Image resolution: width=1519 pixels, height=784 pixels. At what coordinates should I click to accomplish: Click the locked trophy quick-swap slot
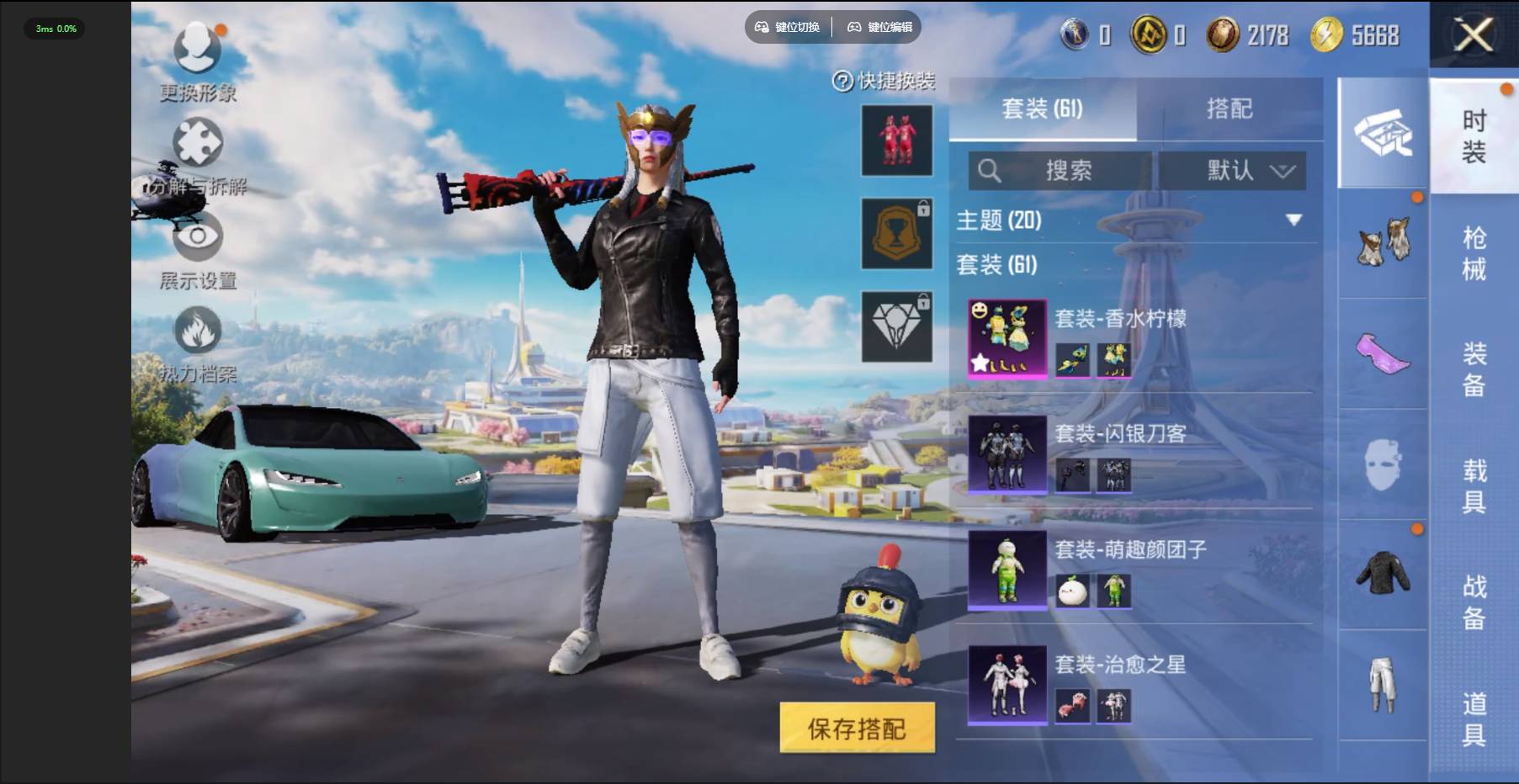point(897,233)
